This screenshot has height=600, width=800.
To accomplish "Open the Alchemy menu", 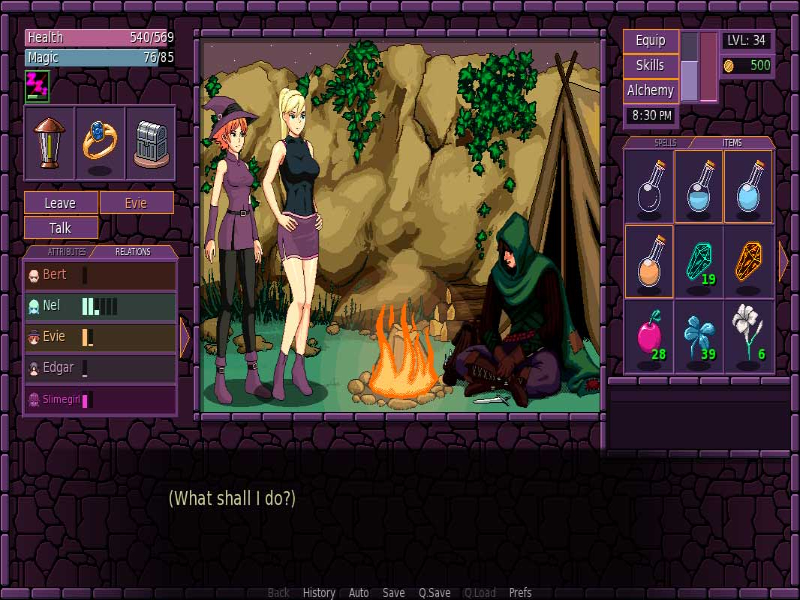I will (651, 91).
